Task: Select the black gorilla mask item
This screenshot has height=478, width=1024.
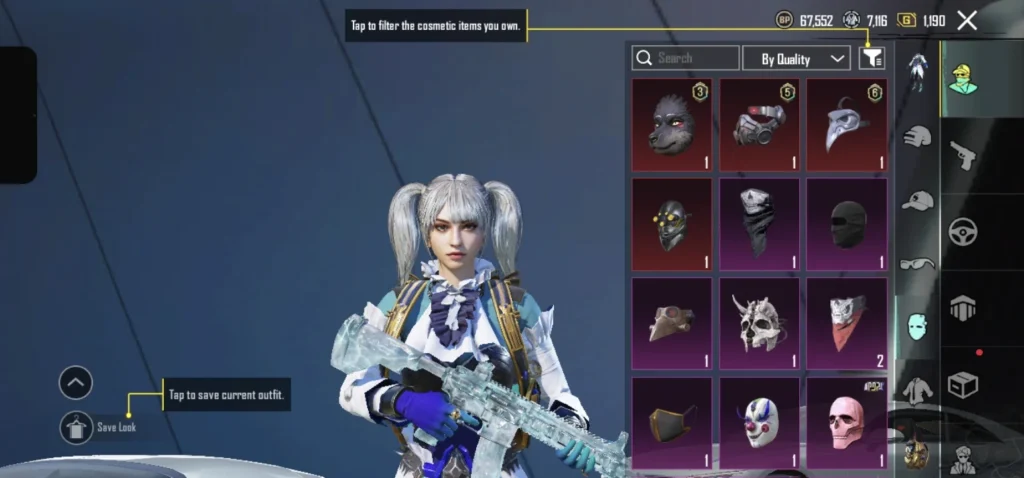Action: tap(672, 125)
